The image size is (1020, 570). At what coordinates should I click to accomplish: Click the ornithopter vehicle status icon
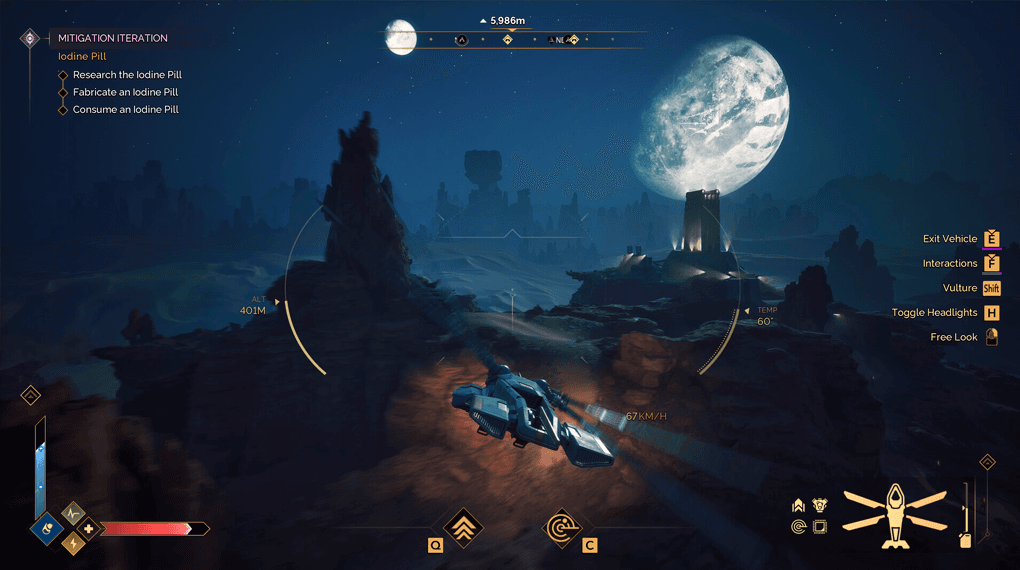coord(894,515)
